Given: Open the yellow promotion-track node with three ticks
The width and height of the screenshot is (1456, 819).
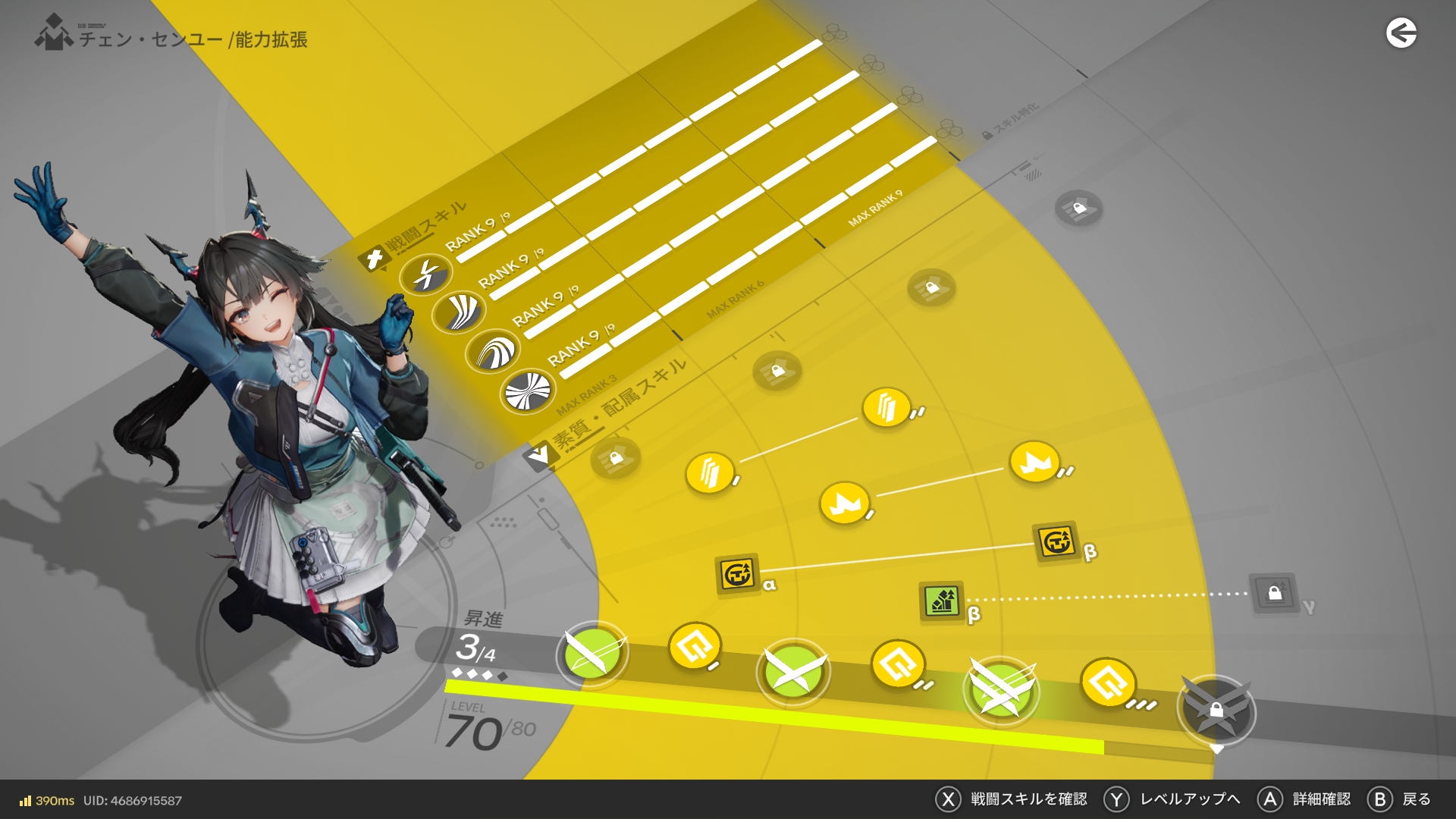Looking at the screenshot, I should (x=1107, y=682).
